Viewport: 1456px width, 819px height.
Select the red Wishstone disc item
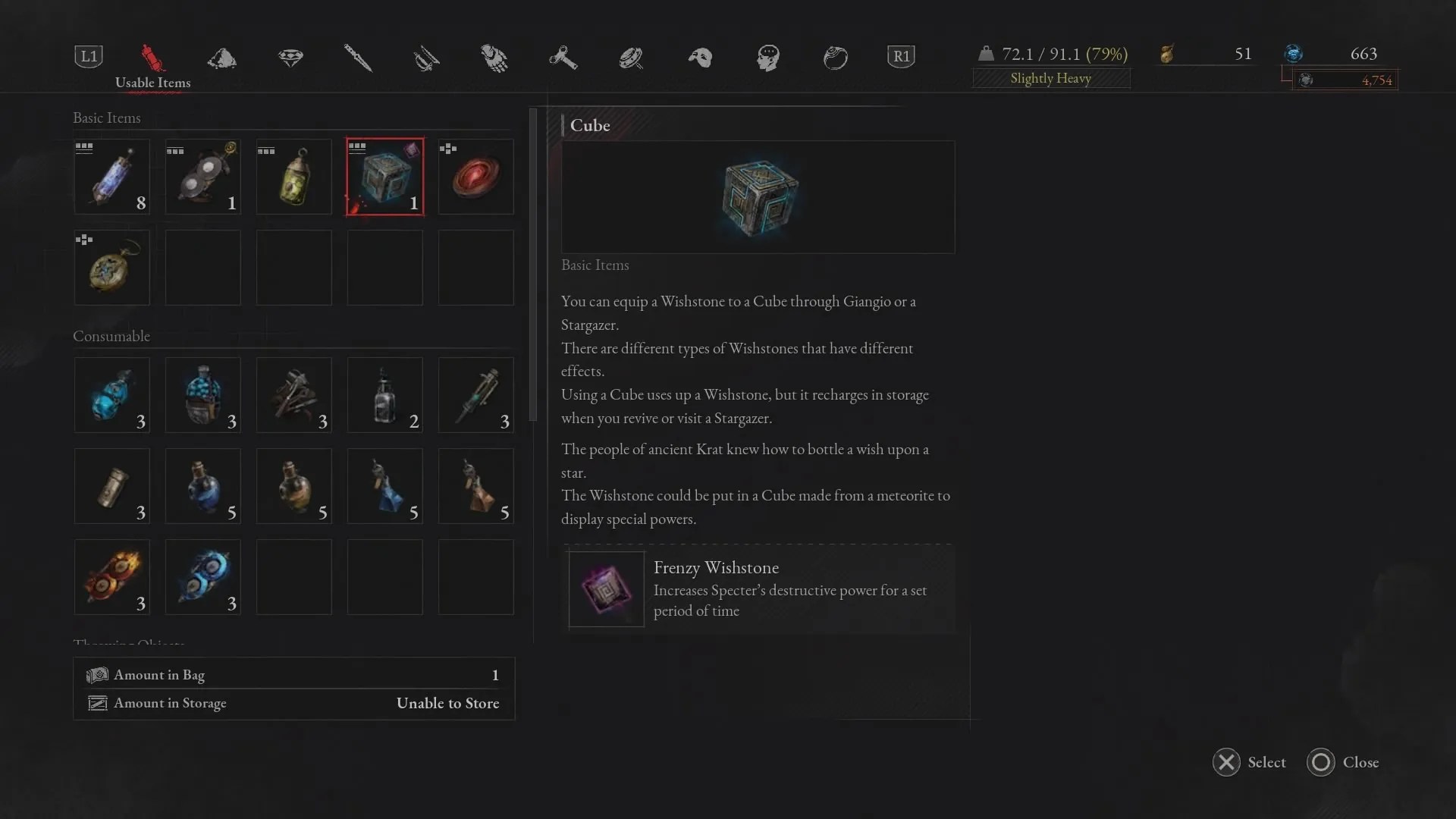[x=475, y=176]
